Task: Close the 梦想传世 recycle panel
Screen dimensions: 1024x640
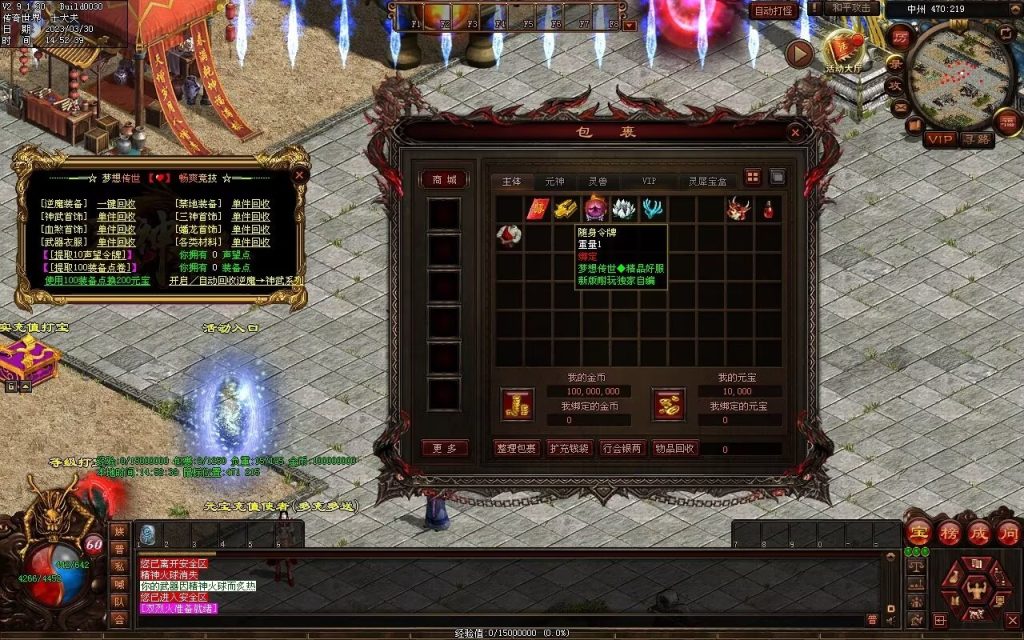Action: pos(299,173)
